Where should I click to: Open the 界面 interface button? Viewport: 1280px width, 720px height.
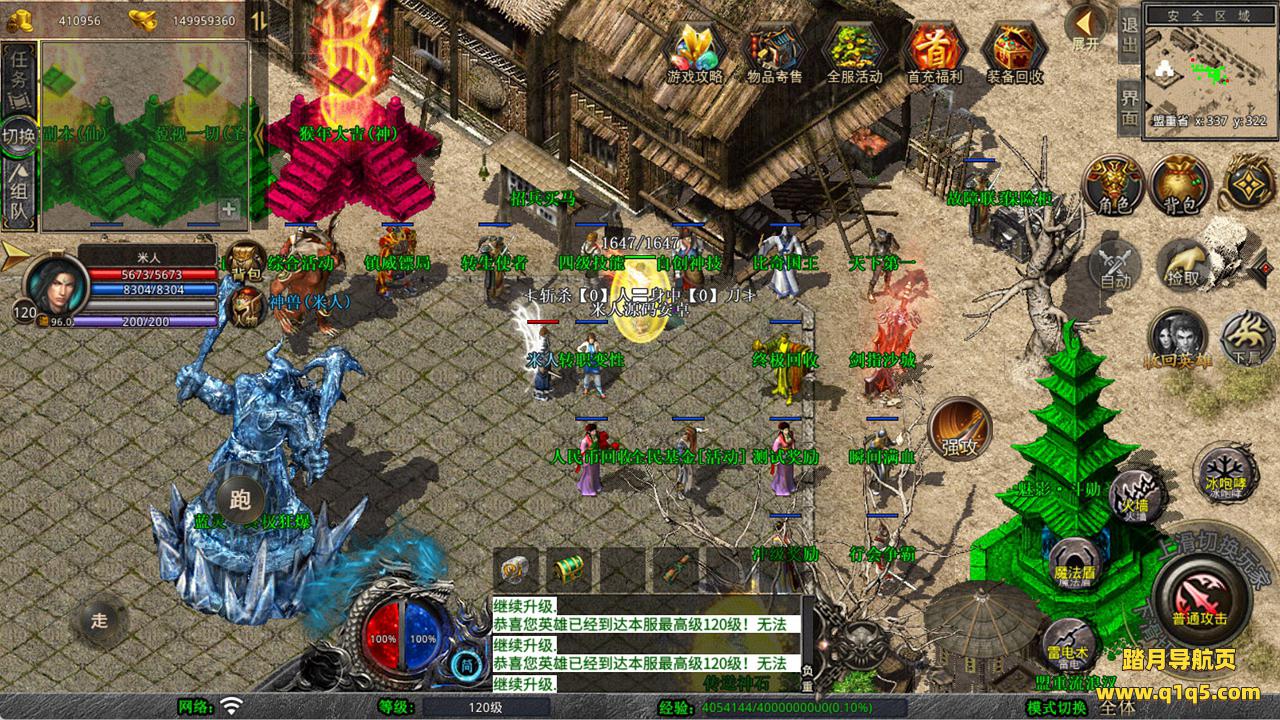(1129, 108)
